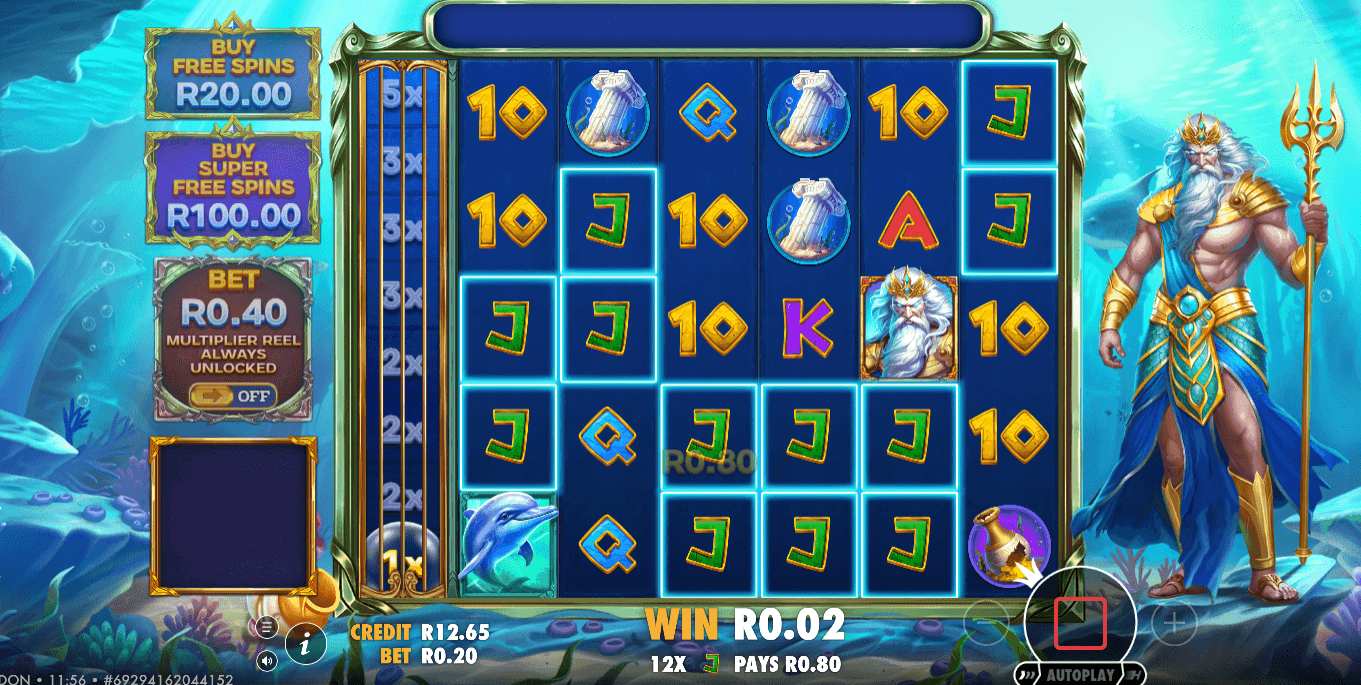Mute sound with the speaker icon
The width and height of the screenshot is (1361, 685).
267,660
